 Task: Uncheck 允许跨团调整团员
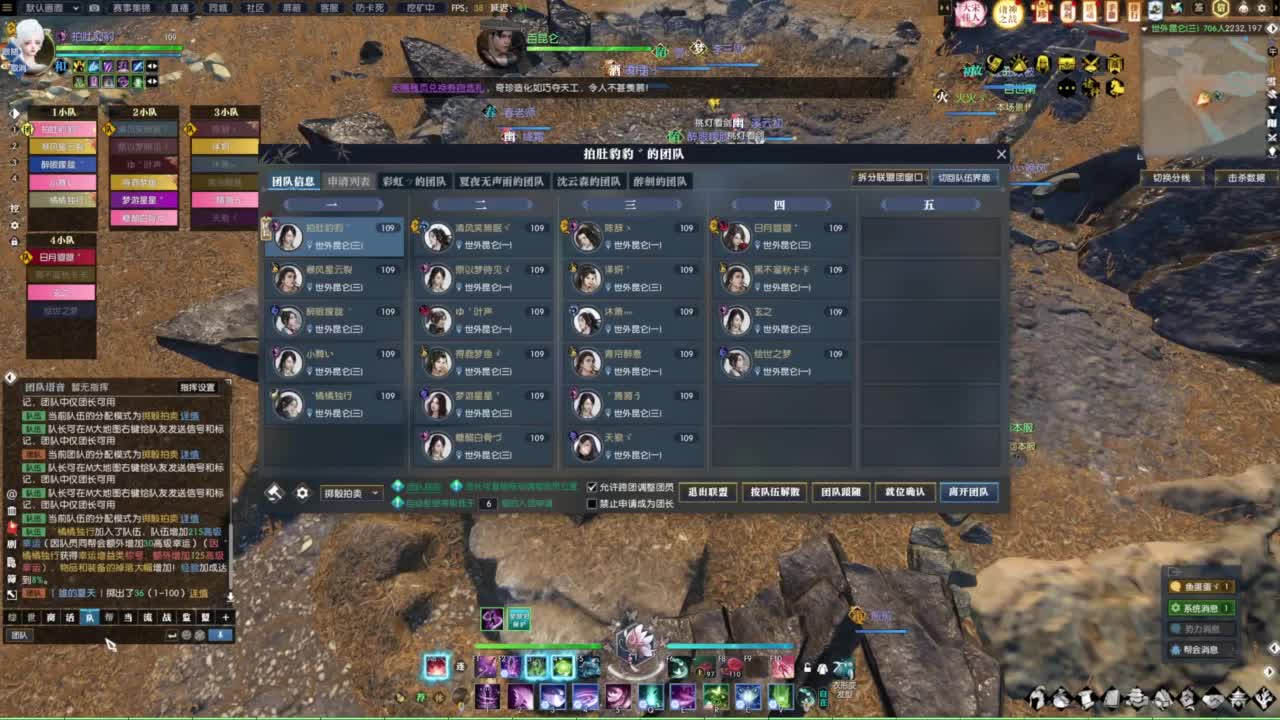(591, 485)
